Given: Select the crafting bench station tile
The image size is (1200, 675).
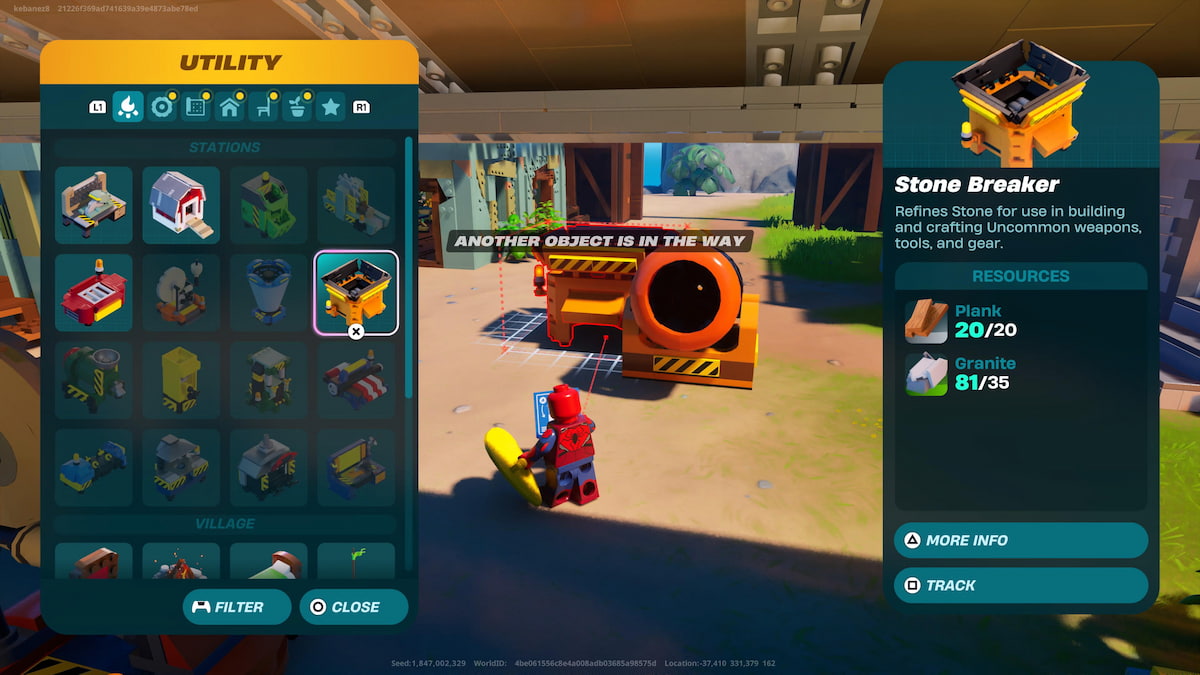Looking at the screenshot, I should (94, 205).
